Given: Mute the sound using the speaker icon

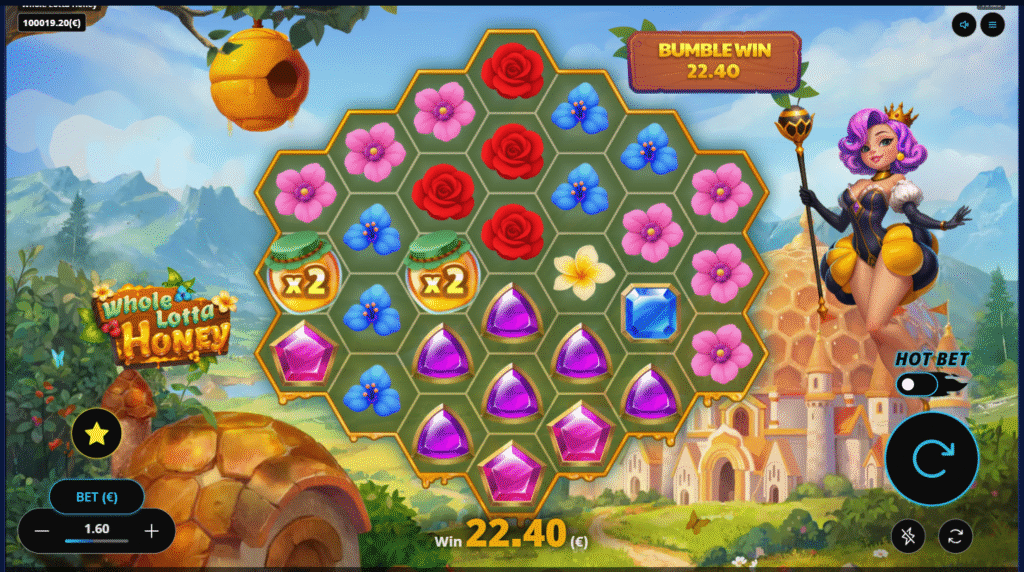Looking at the screenshot, I should [x=964, y=24].
